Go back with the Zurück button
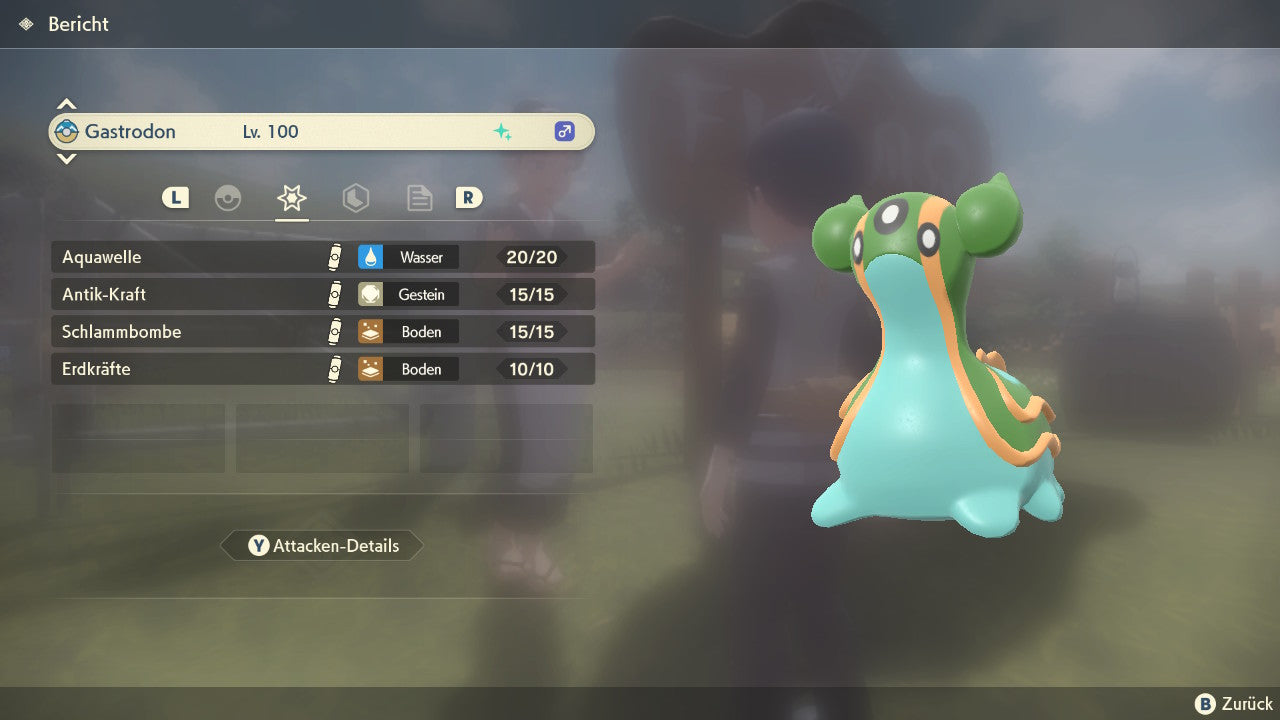The width and height of the screenshot is (1280, 720). [x=1234, y=704]
